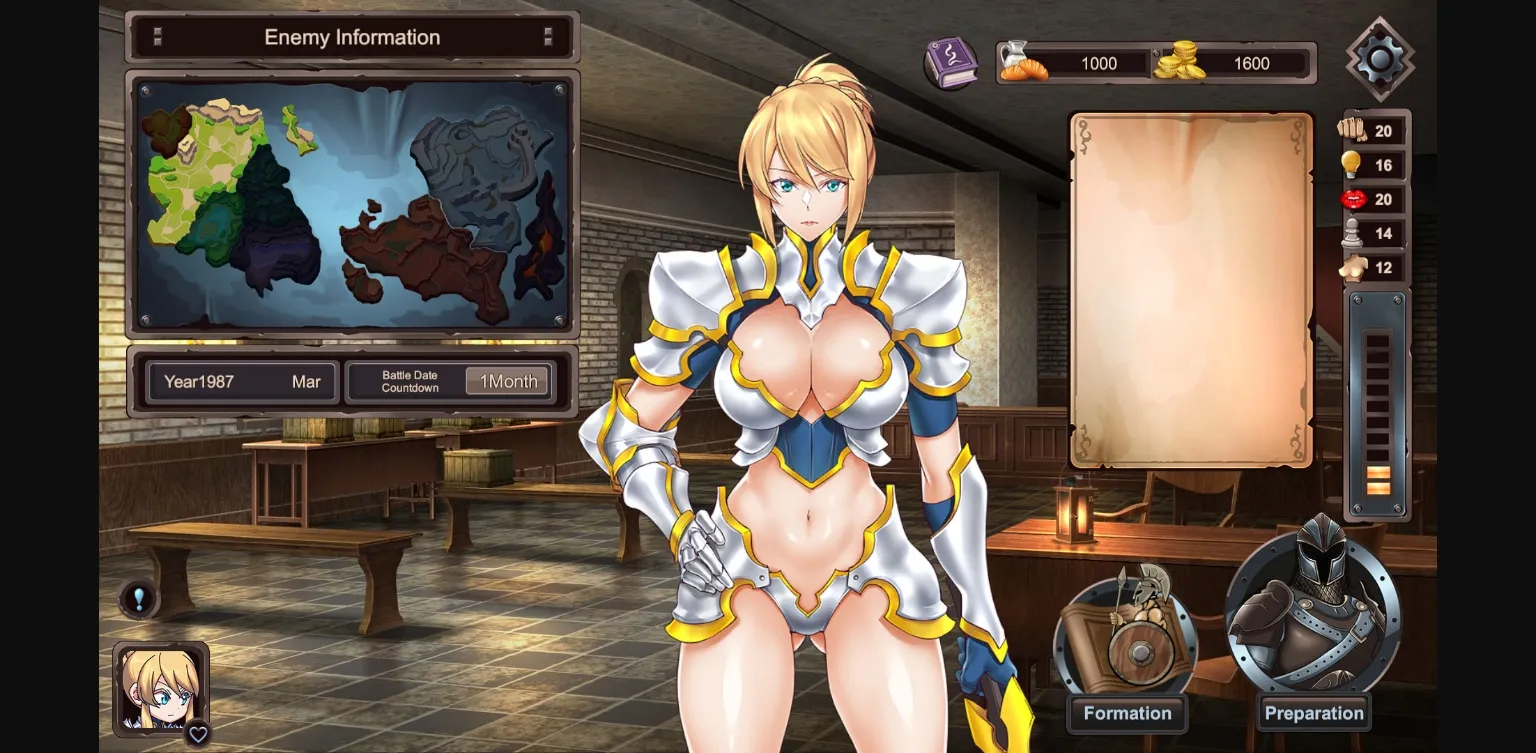Open the Enemy Information panel header
This screenshot has width=1536, height=753.
click(x=352, y=38)
